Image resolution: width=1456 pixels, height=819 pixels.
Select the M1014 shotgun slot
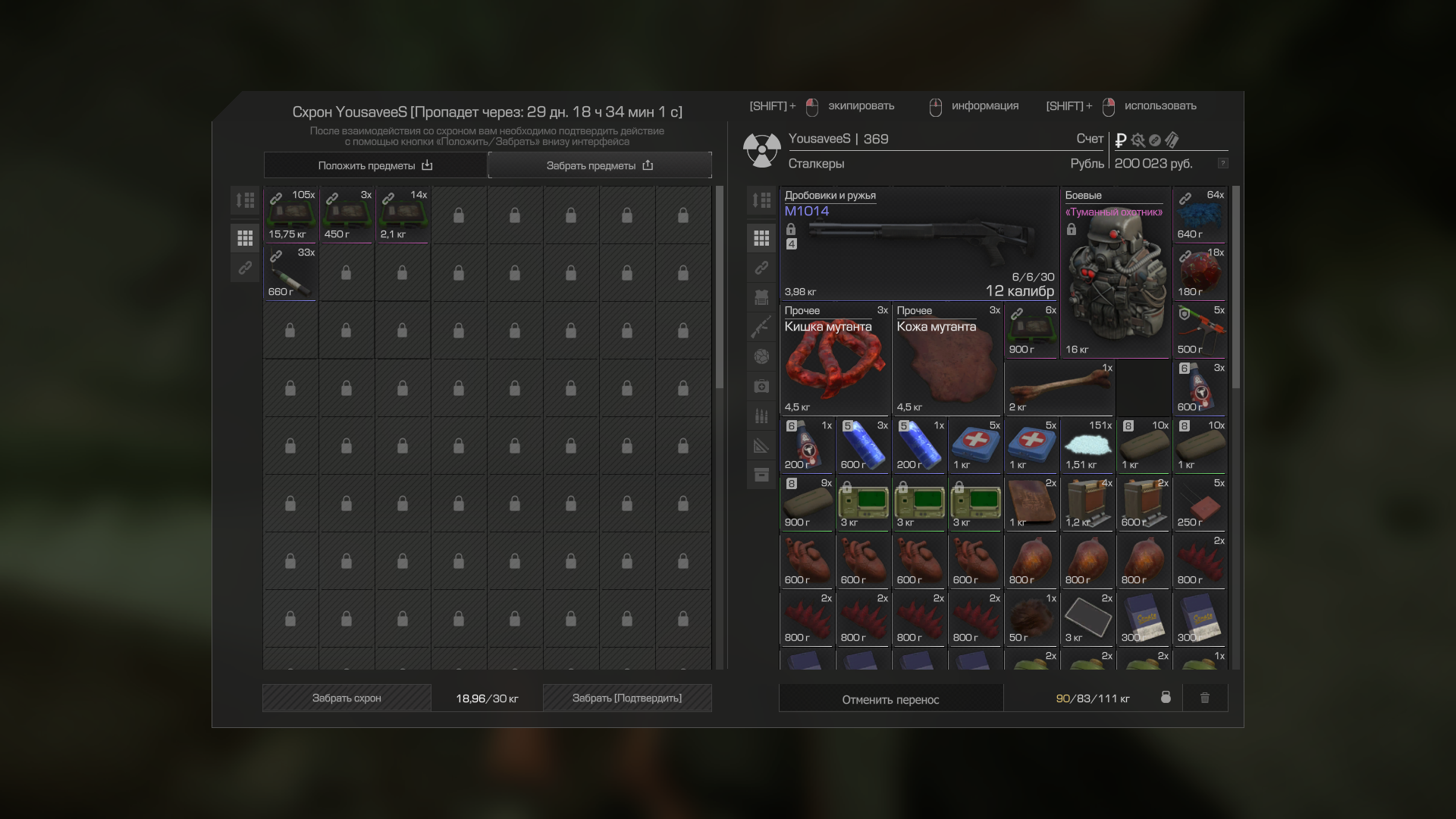(919, 244)
